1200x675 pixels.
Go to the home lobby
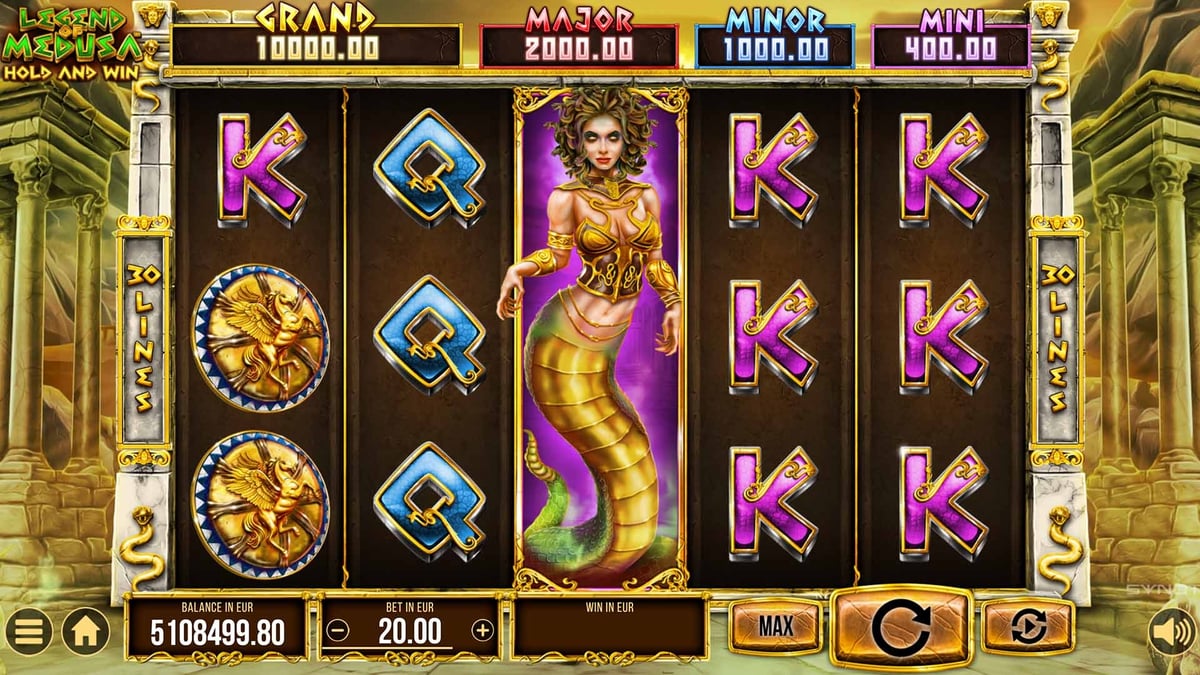[86, 631]
